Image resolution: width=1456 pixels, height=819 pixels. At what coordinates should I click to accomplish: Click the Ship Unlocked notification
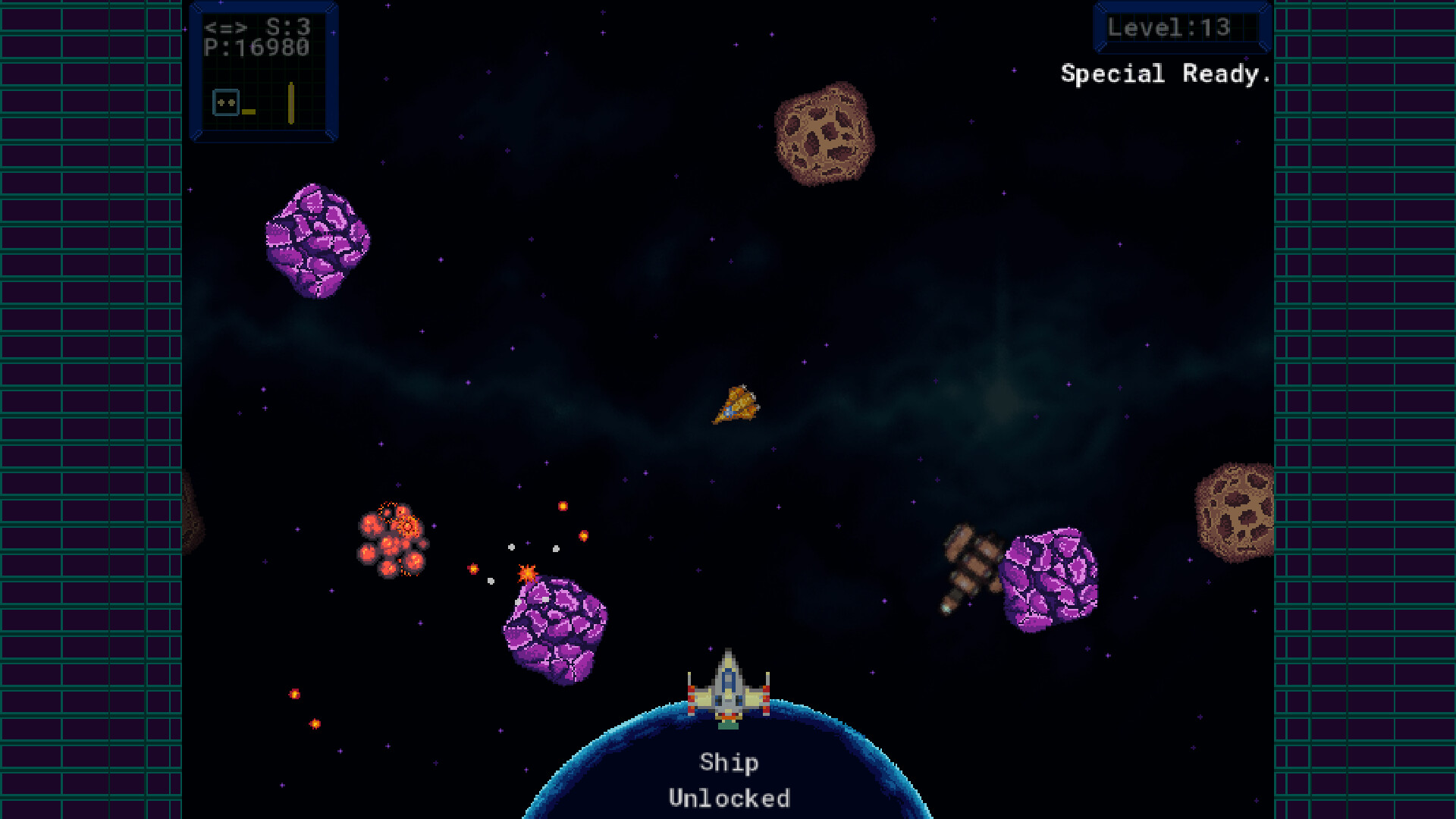coord(729,781)
